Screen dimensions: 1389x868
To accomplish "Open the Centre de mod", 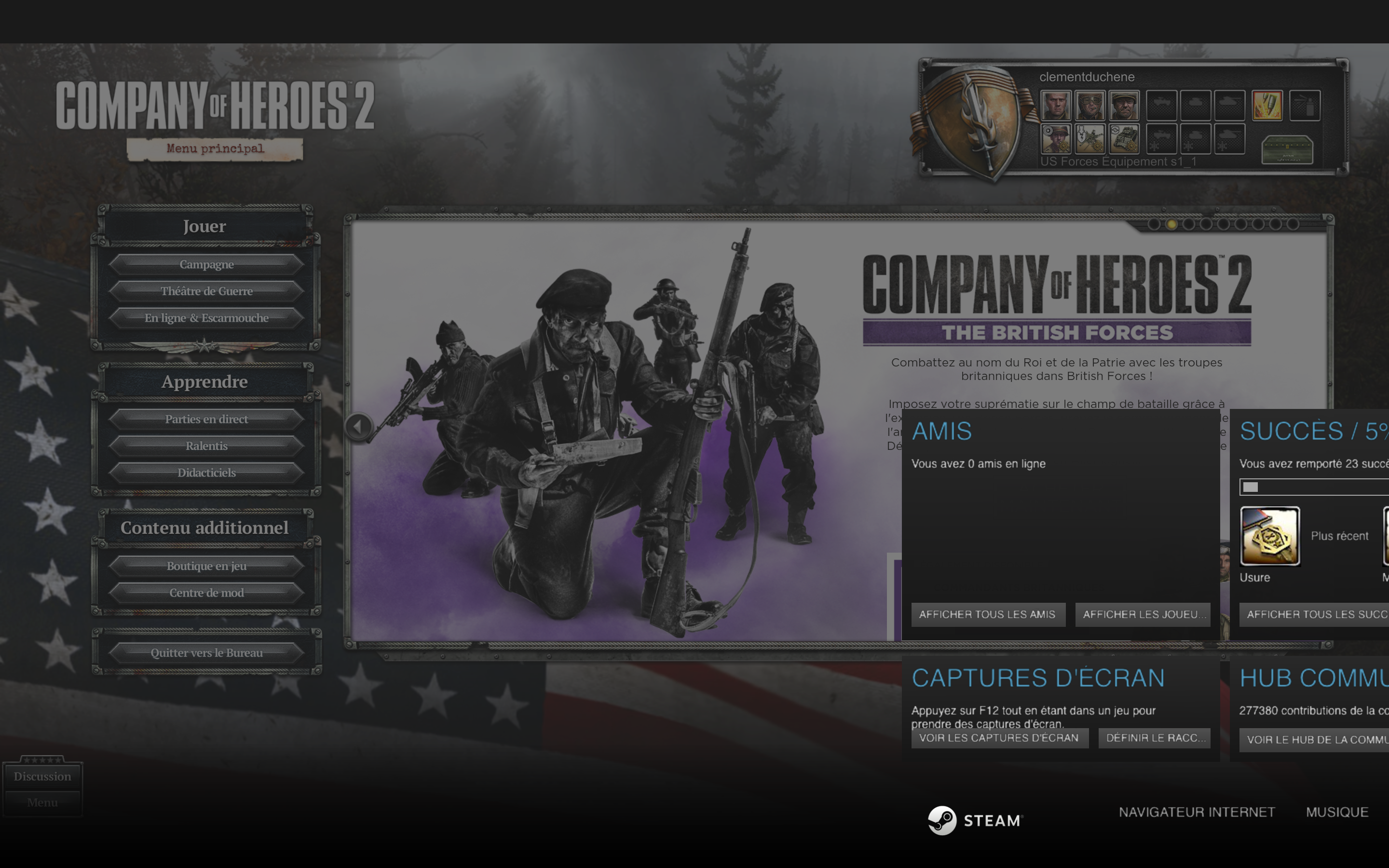I will (206, 593).
